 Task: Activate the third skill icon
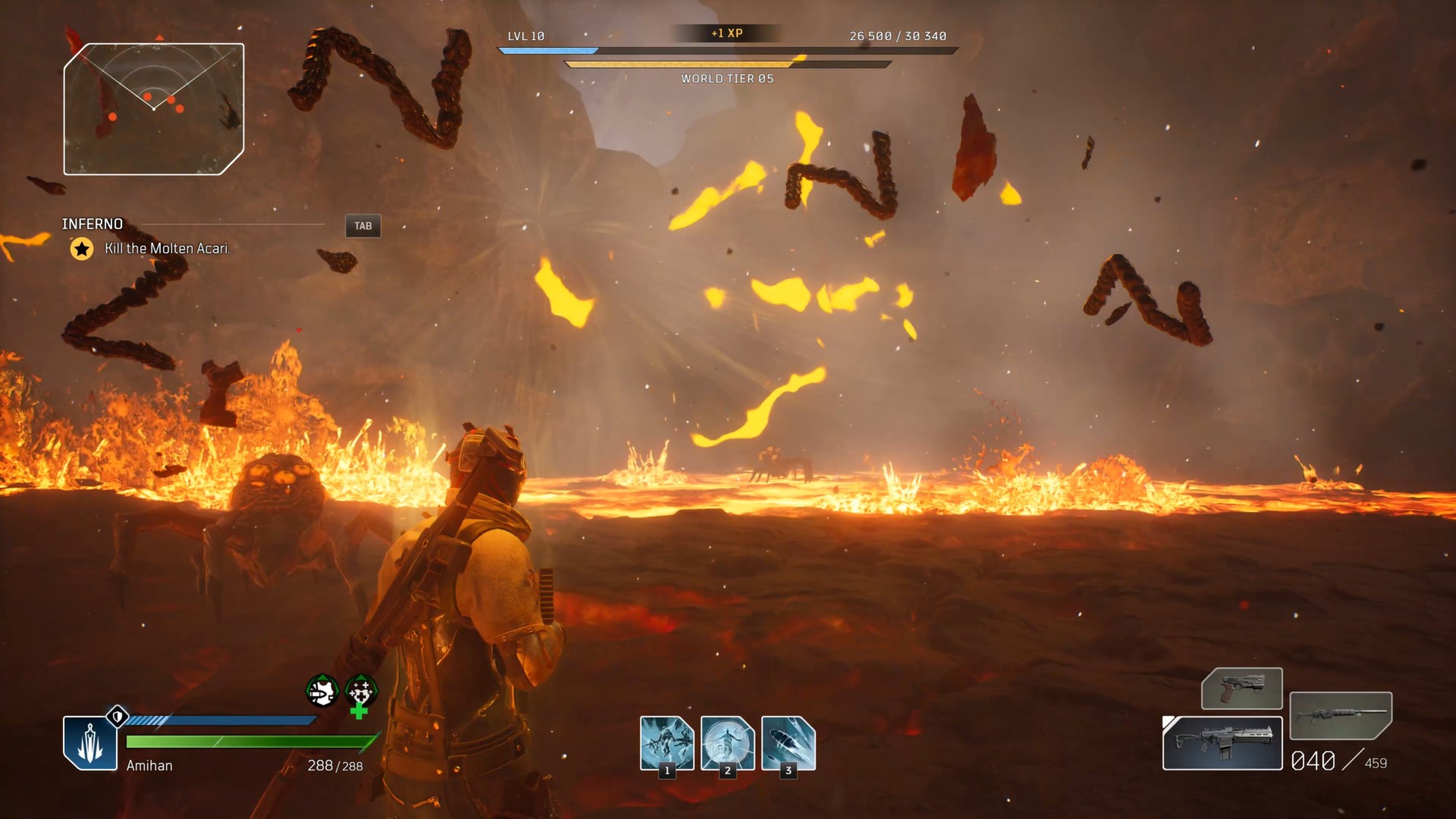[x=788, y=743]
